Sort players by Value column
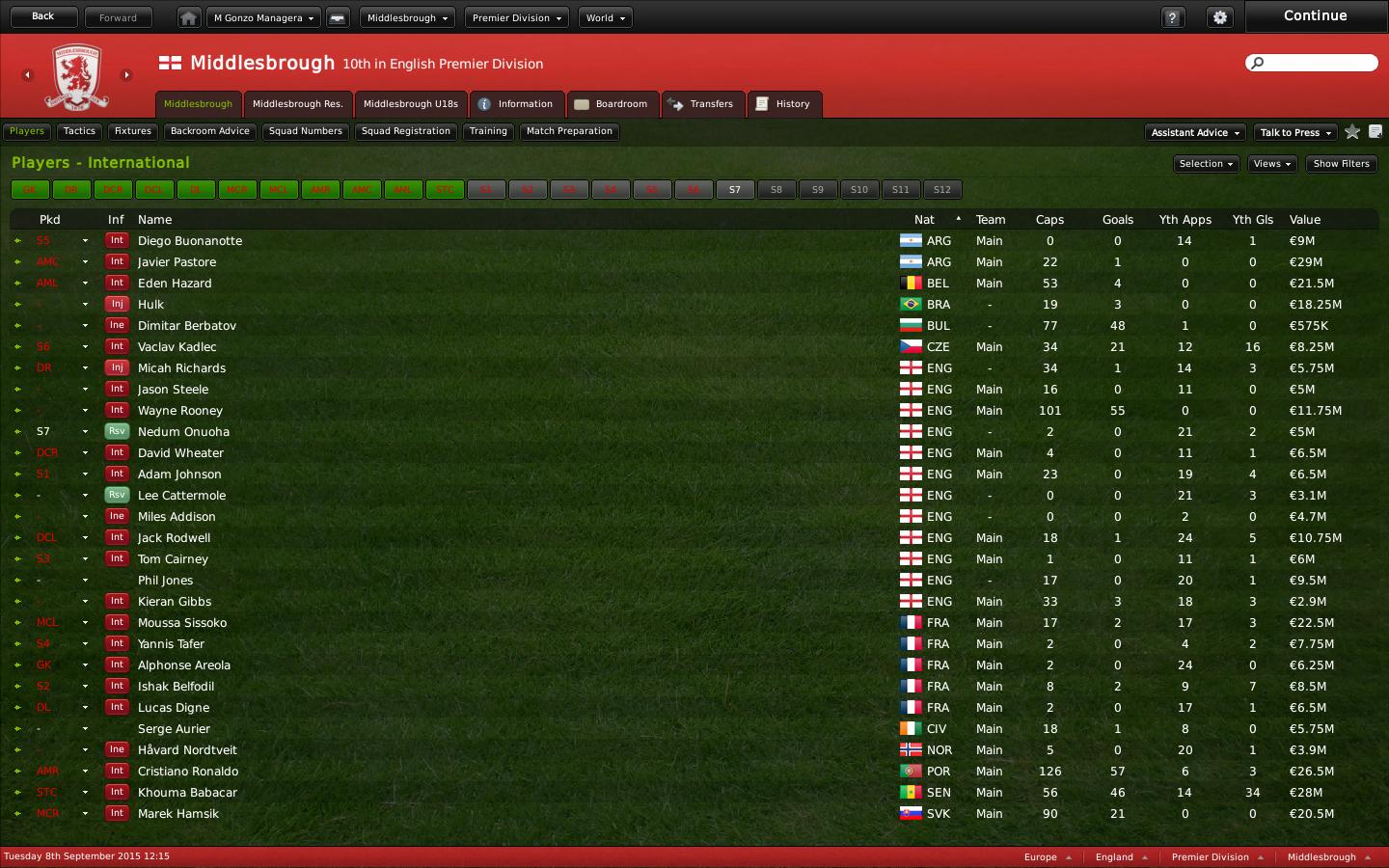 tap(1305, 220)
